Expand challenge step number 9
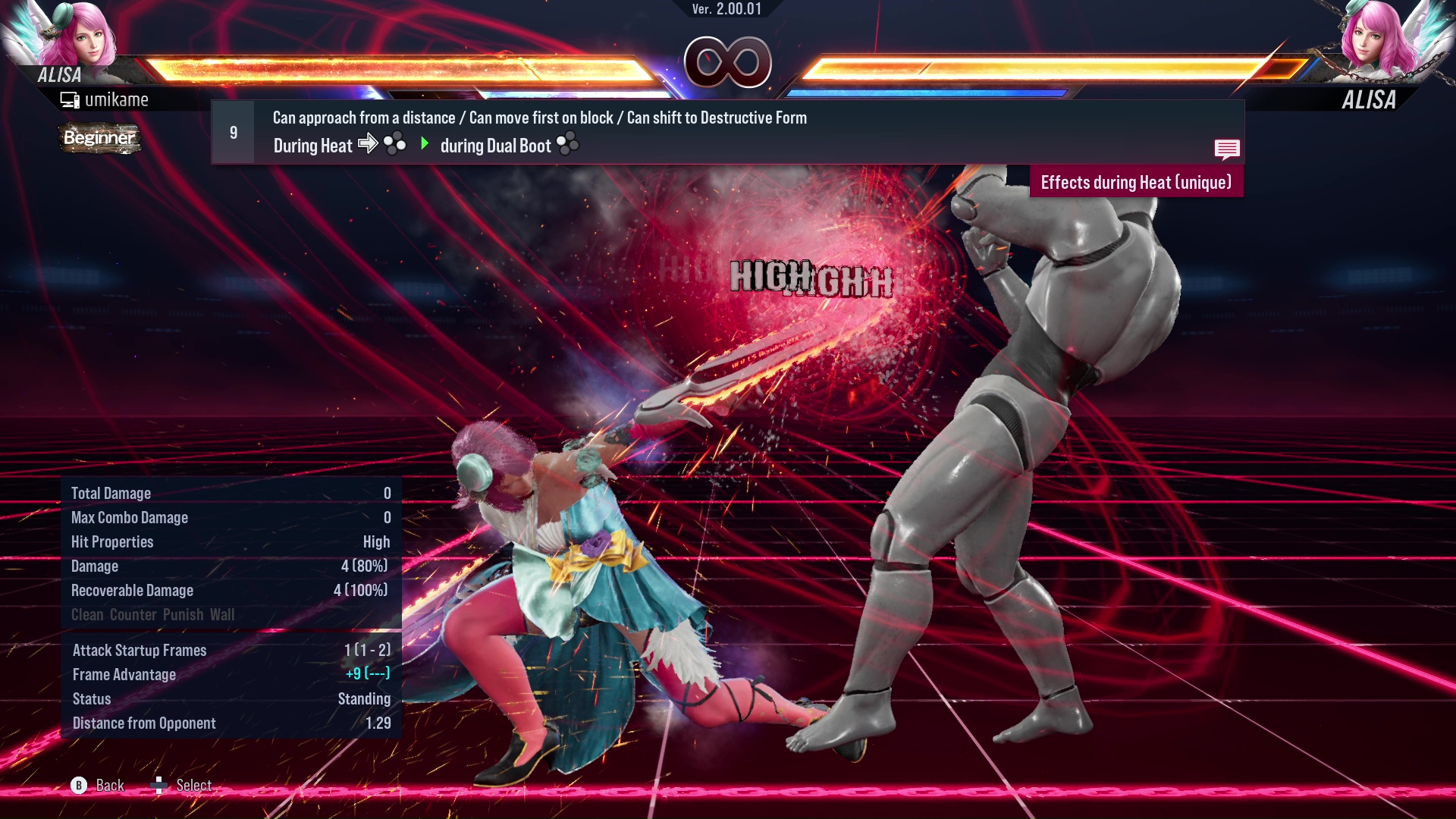 pyautogui.click(x=233, y=131)
